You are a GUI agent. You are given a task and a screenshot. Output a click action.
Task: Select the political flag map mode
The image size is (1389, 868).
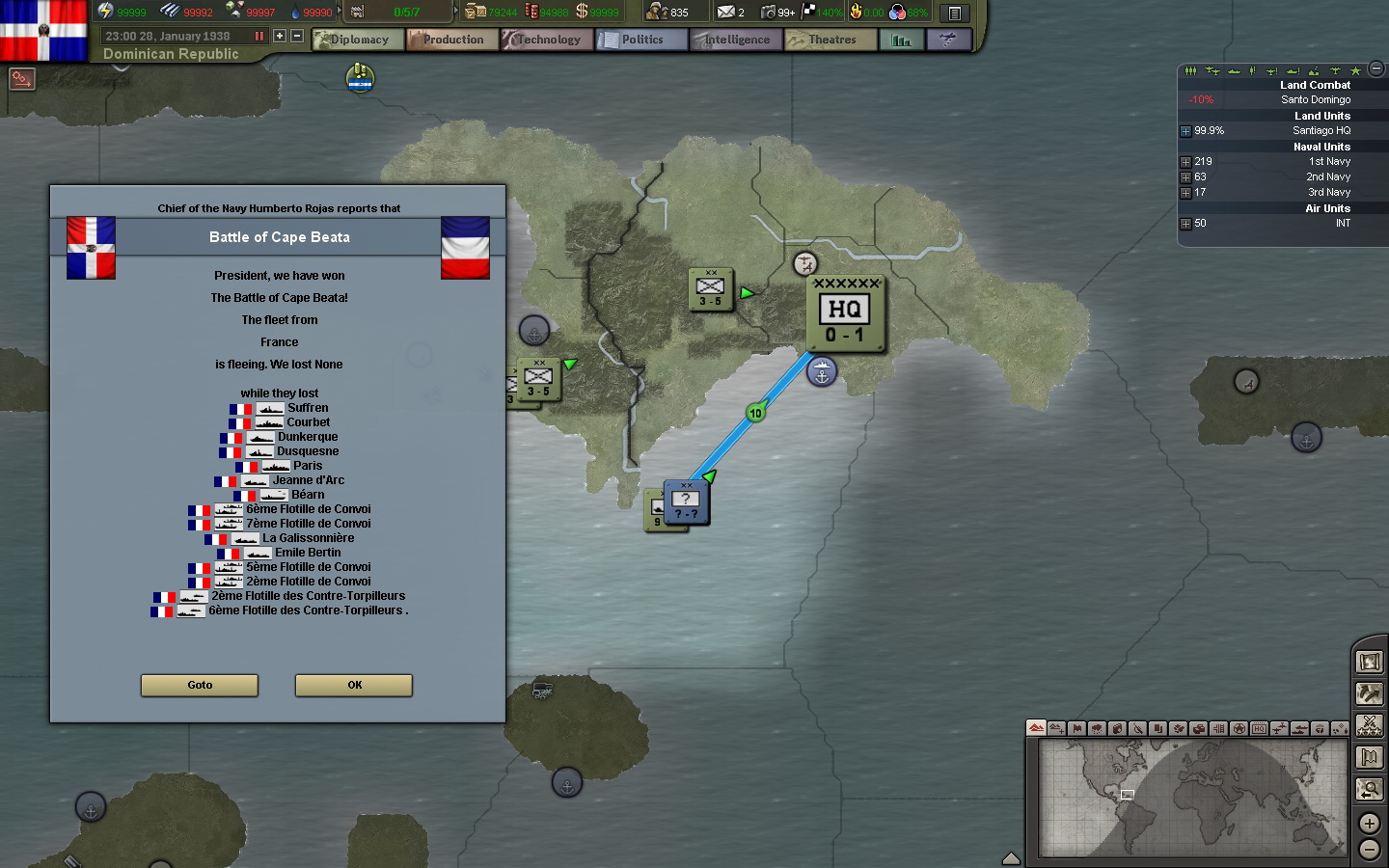coord(1077,730)
